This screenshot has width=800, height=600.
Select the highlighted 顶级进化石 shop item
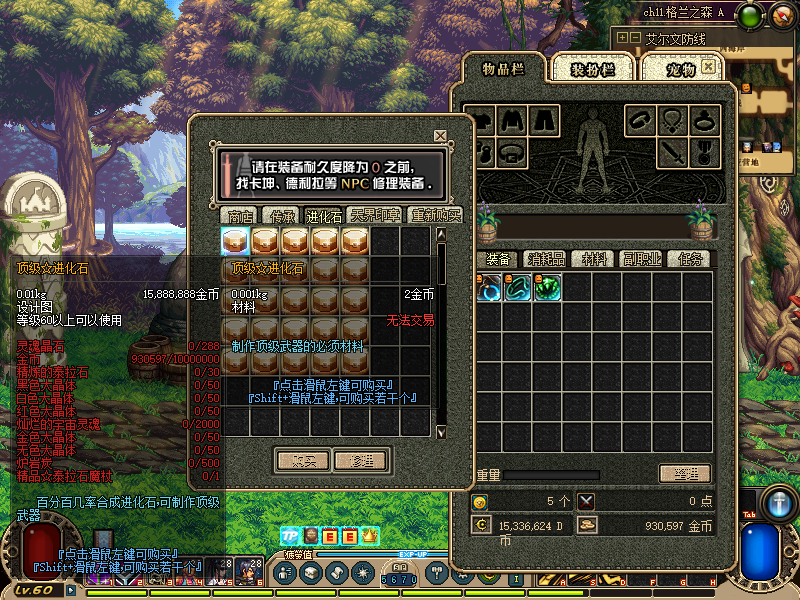click(235, 241)
